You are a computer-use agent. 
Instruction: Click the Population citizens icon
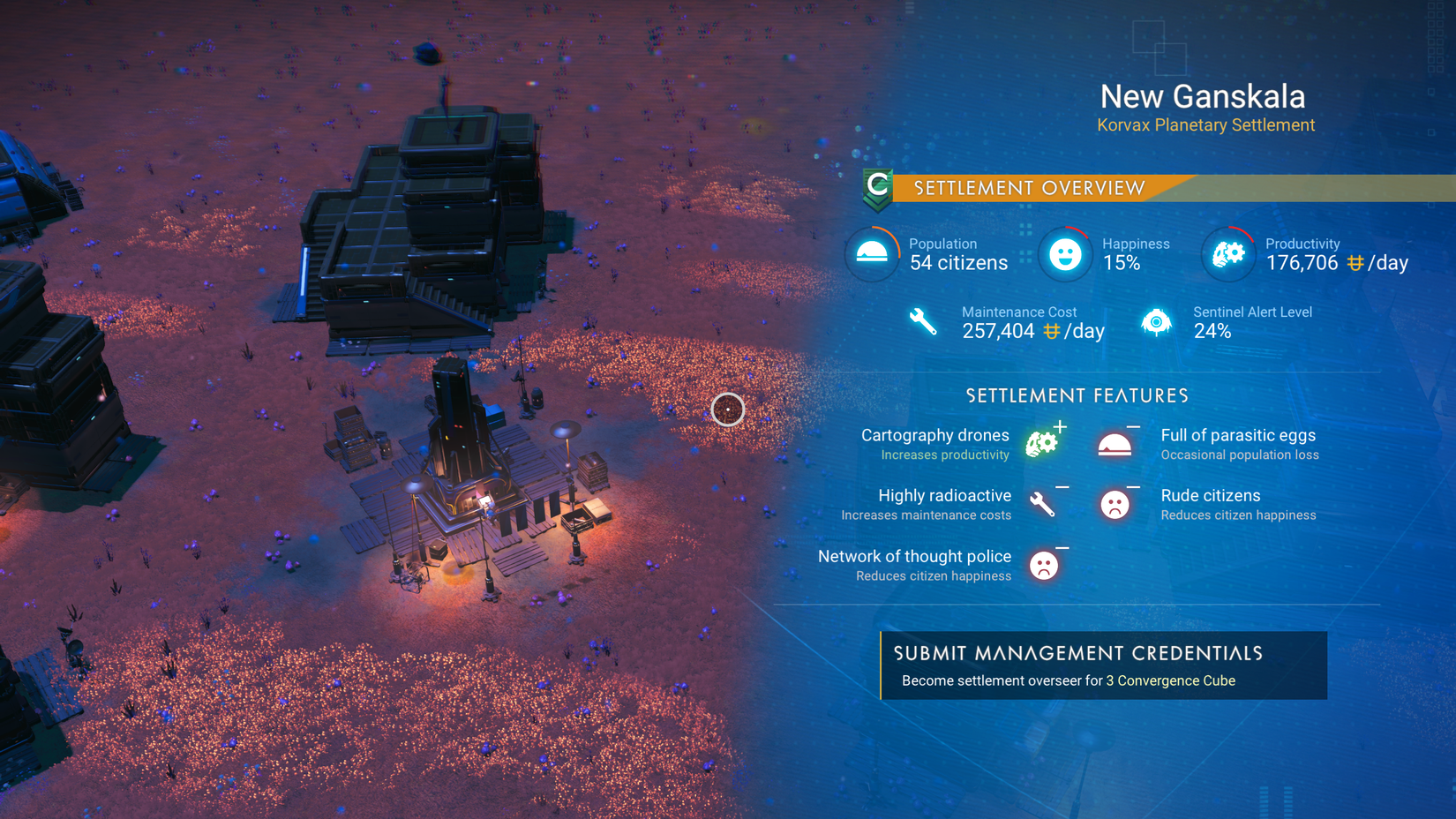point(872,254)
